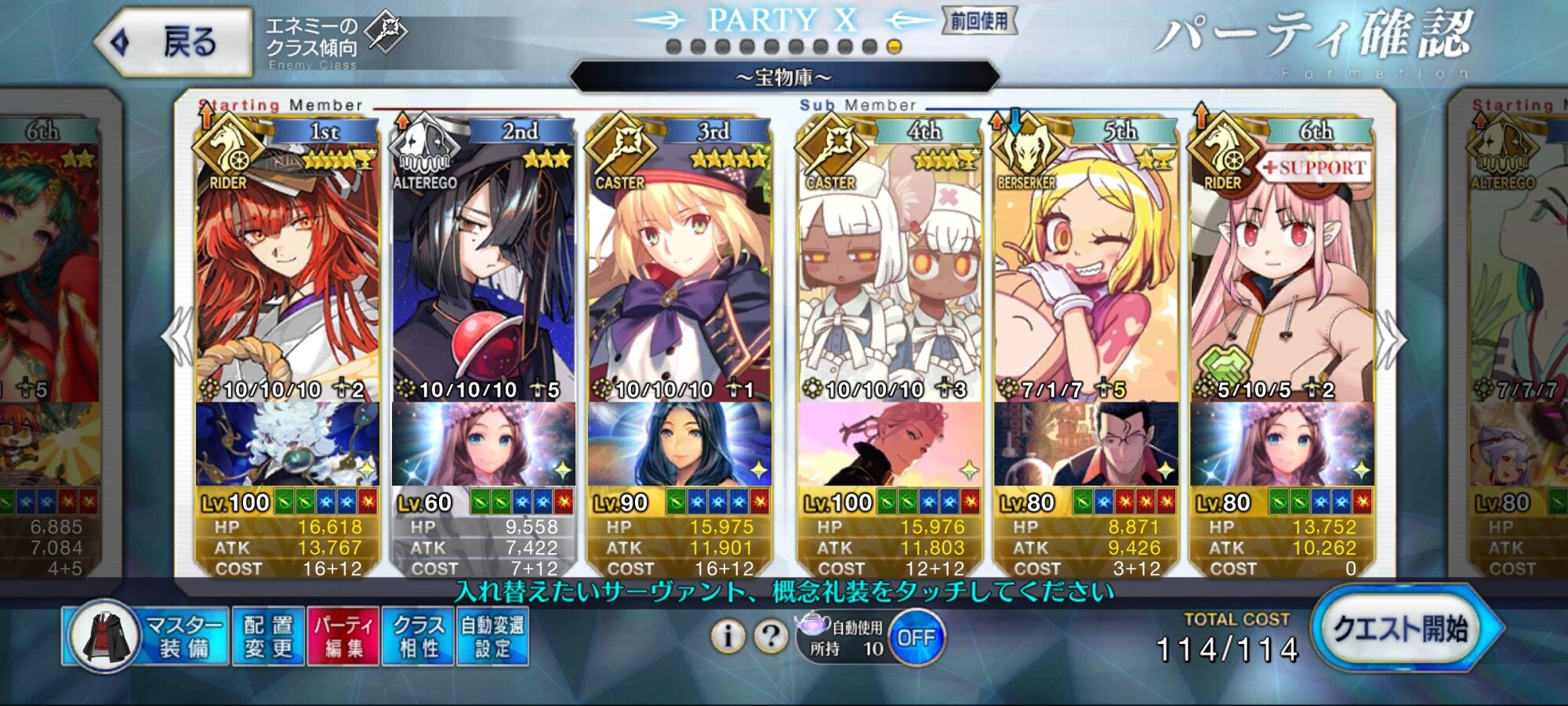Select the 1st slot Rider servant card
The height and width of the screenshot is (706, 1568).
(x=287, y=275)
